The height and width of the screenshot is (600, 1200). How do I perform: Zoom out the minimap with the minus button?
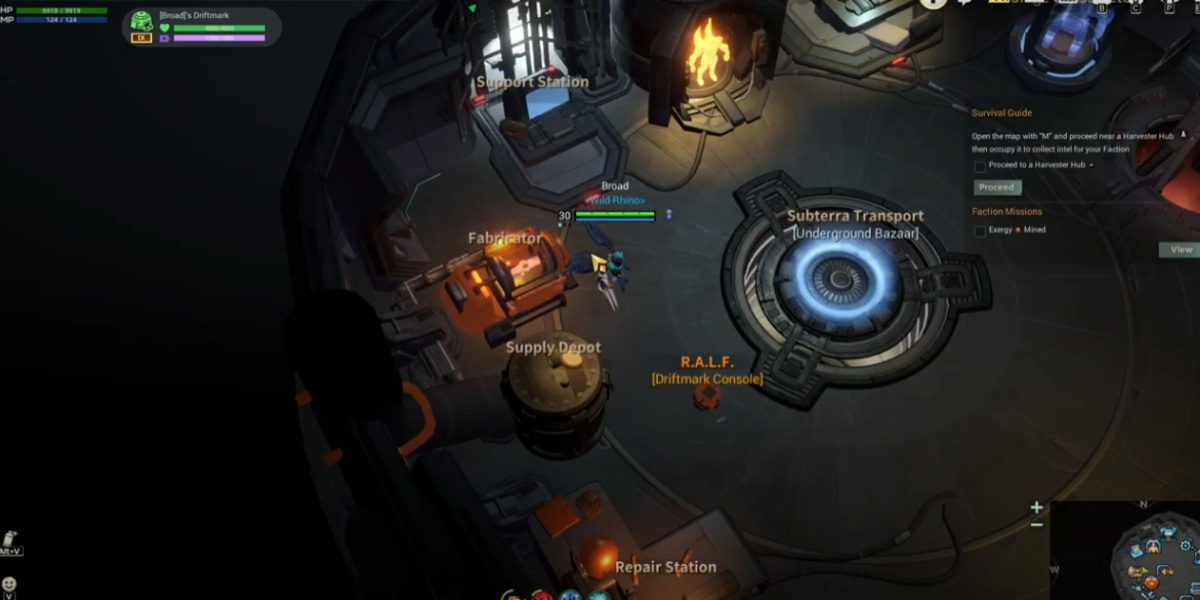click(1037, 525)
